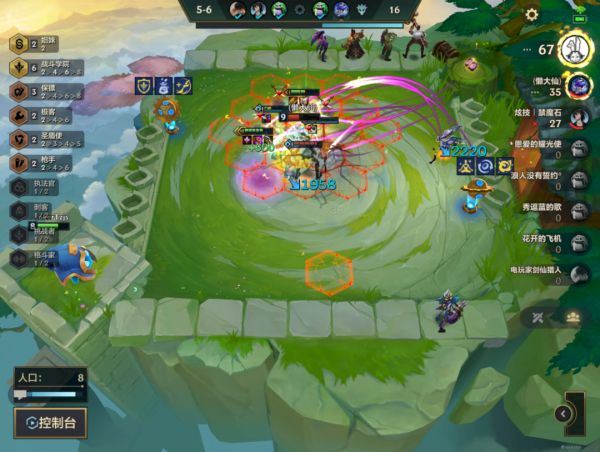Show the 战斗学院 trait details
Viewport: 600px width, 452px height.
pyautogui.click(x=18, y=67)
